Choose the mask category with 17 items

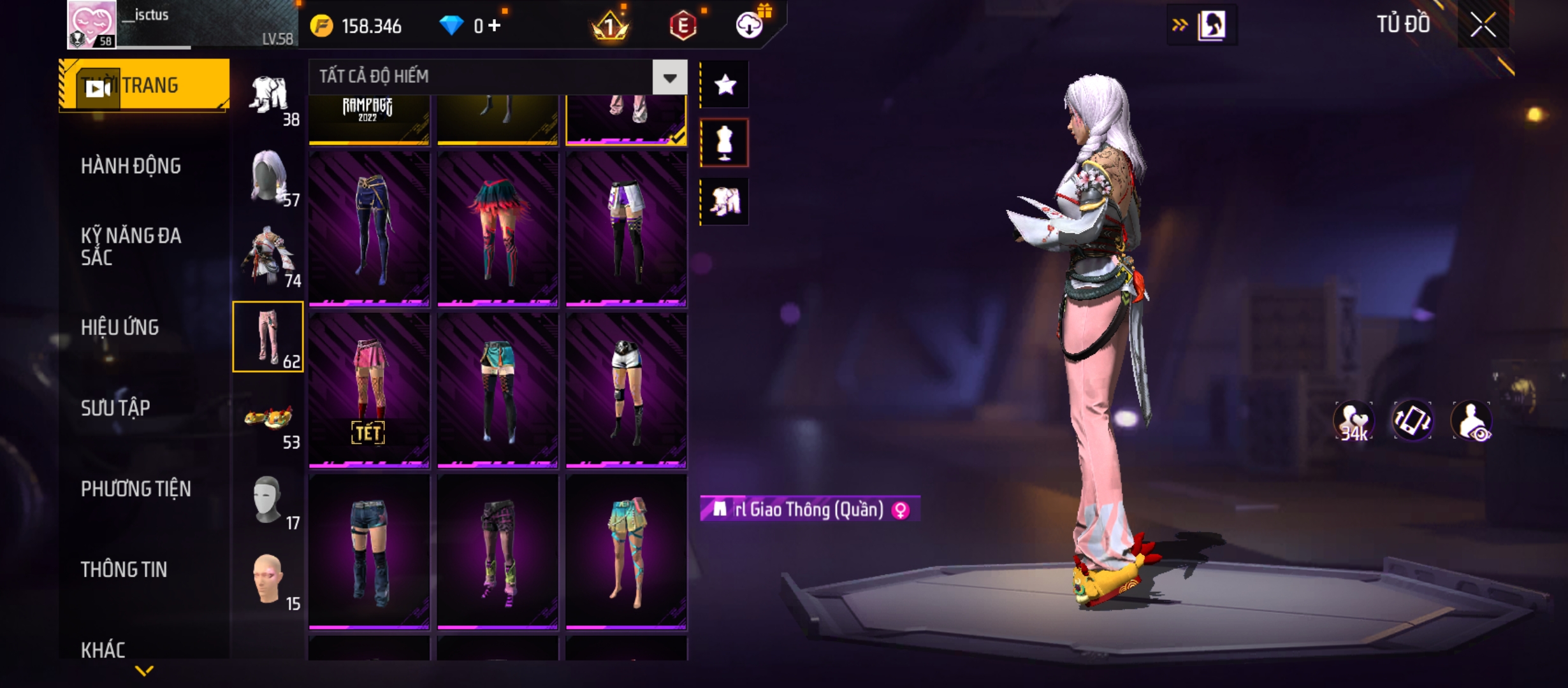coord(268,501)
